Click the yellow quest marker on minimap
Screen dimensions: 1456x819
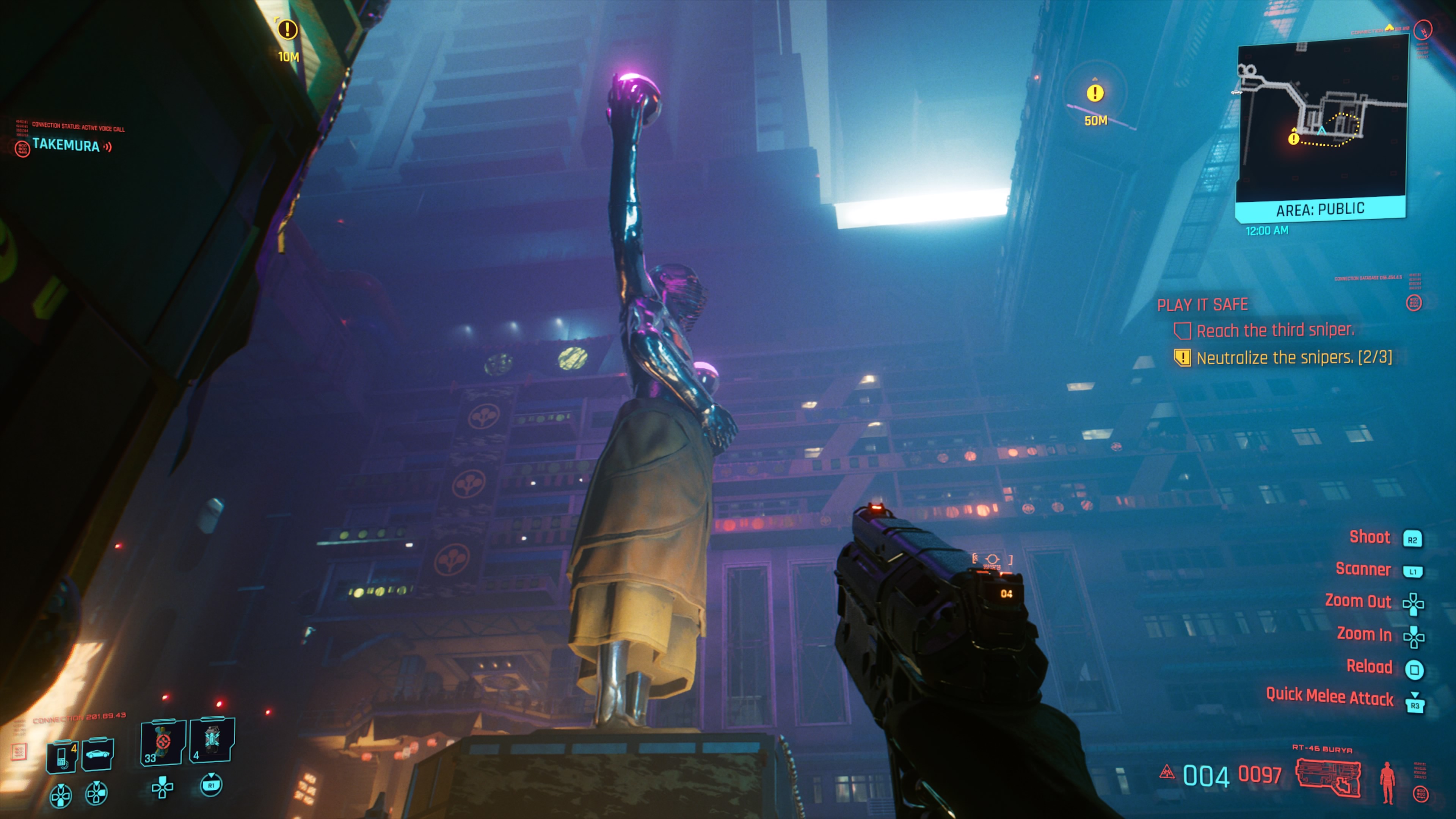pyautogui.click(x=1293, y=138)
